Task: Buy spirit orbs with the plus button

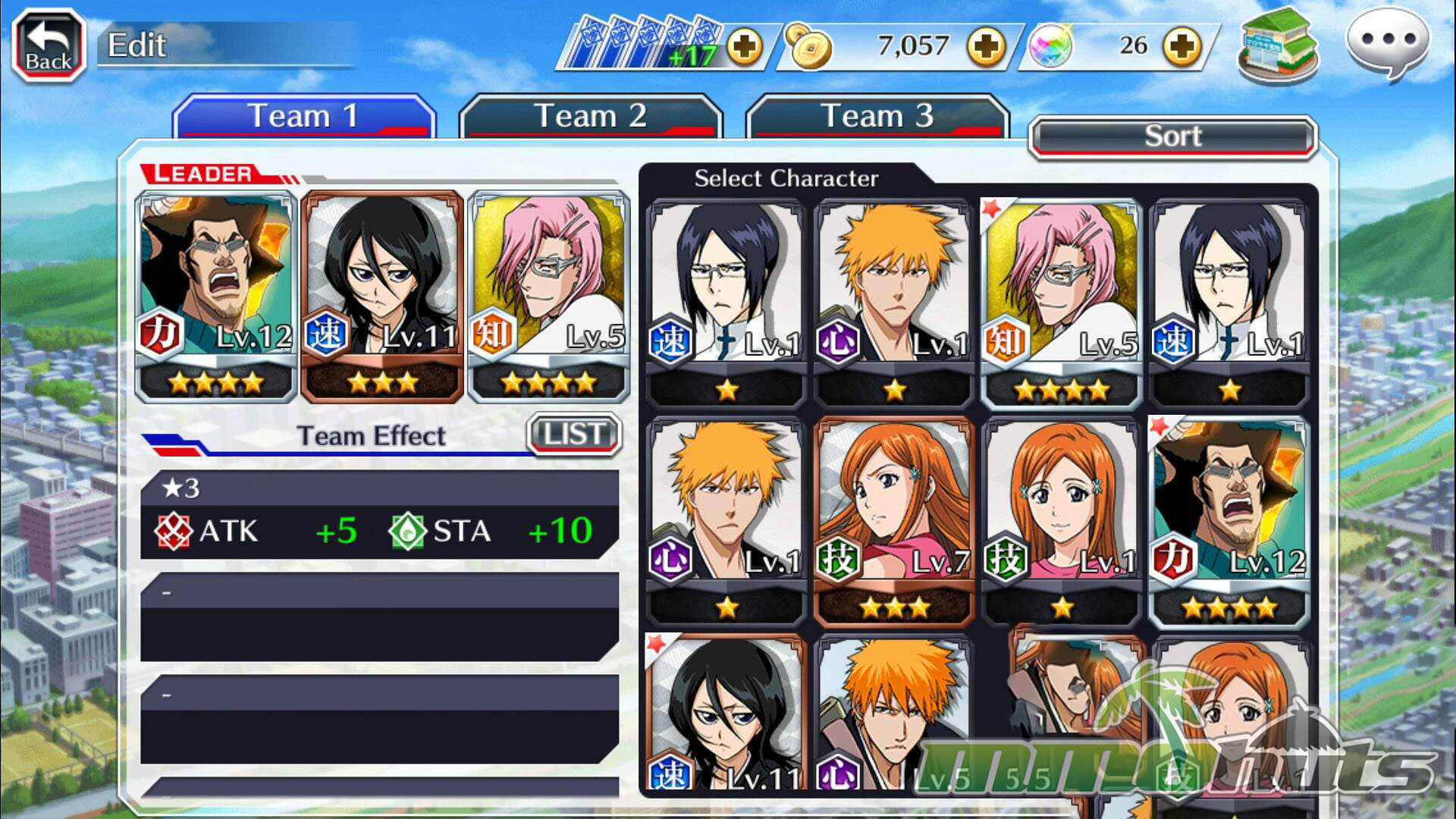Action: 1182,47
